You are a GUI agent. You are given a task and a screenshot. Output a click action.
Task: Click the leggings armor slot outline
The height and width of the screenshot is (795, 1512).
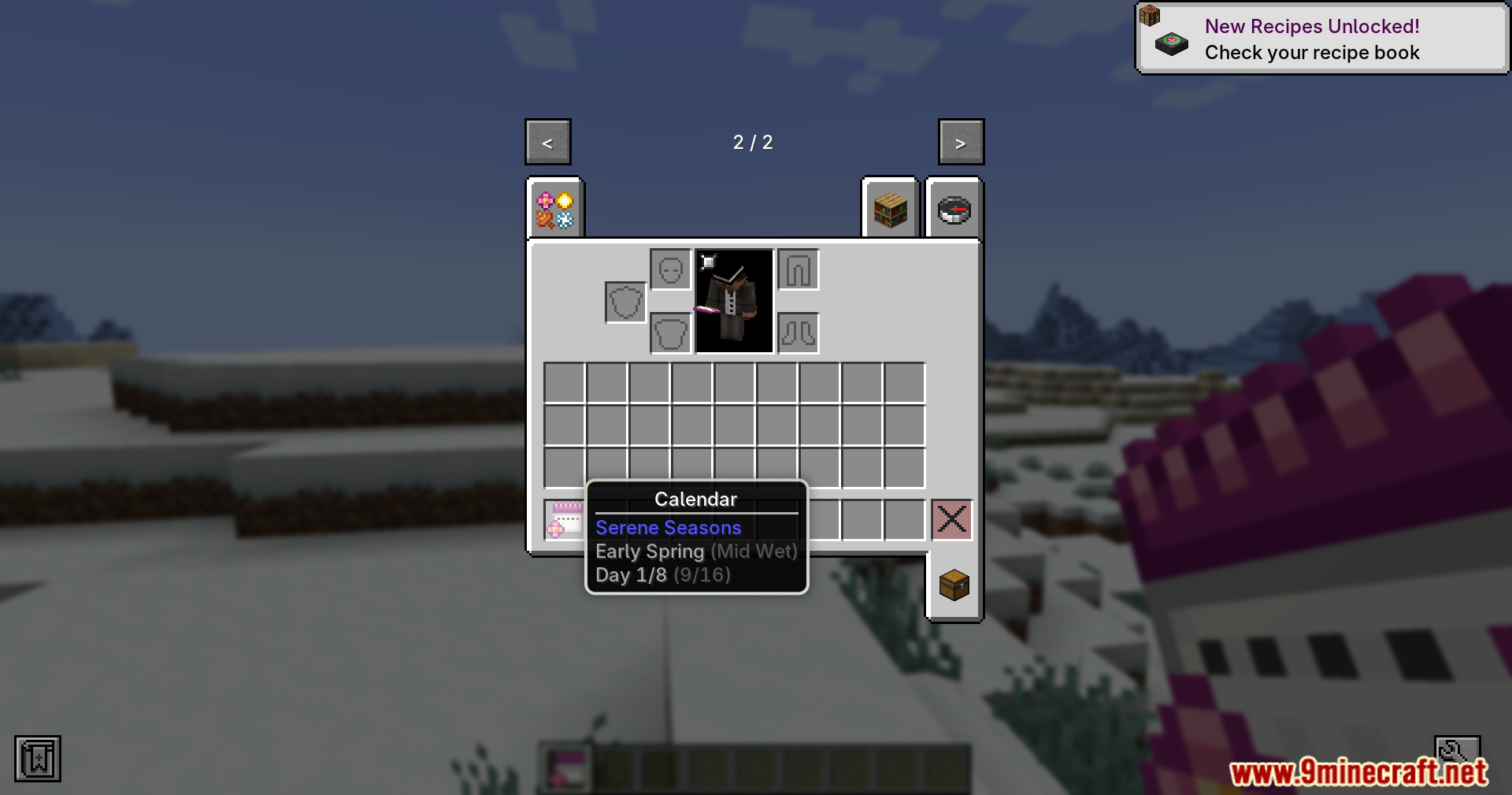click(x=798, y=269)
